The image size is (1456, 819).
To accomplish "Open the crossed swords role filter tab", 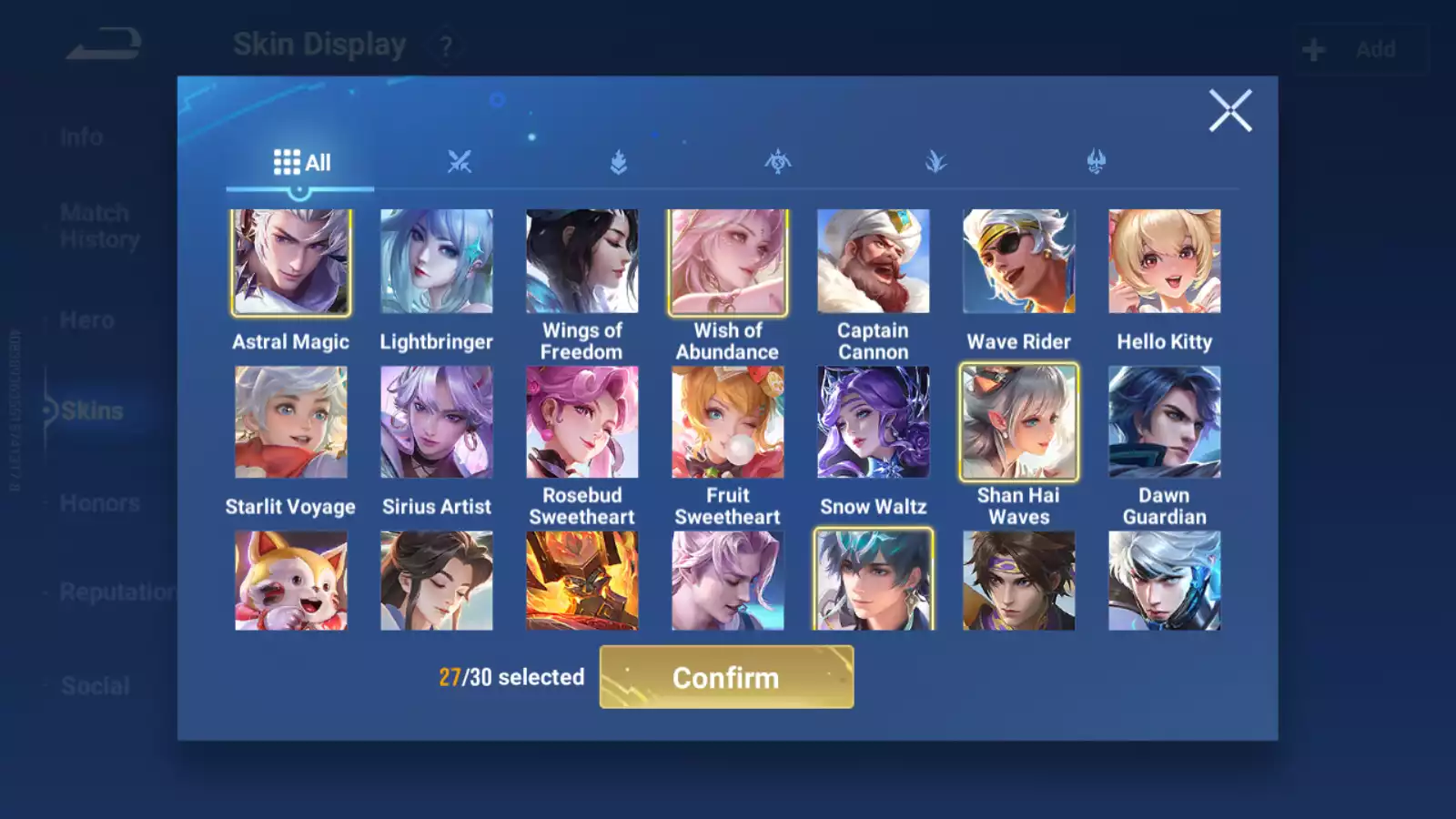I will coord(460,162).
